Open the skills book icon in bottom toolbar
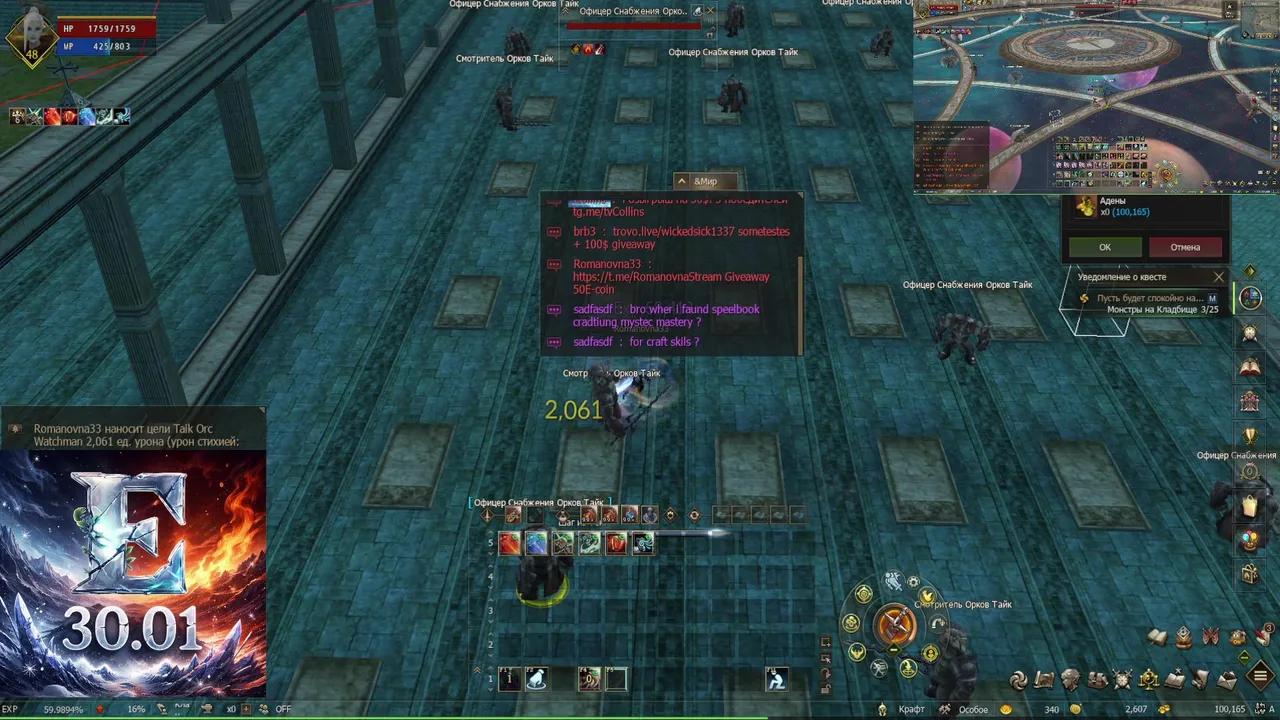The image size is (1280, 720). pyautogui.click(x=1178, y=680)
